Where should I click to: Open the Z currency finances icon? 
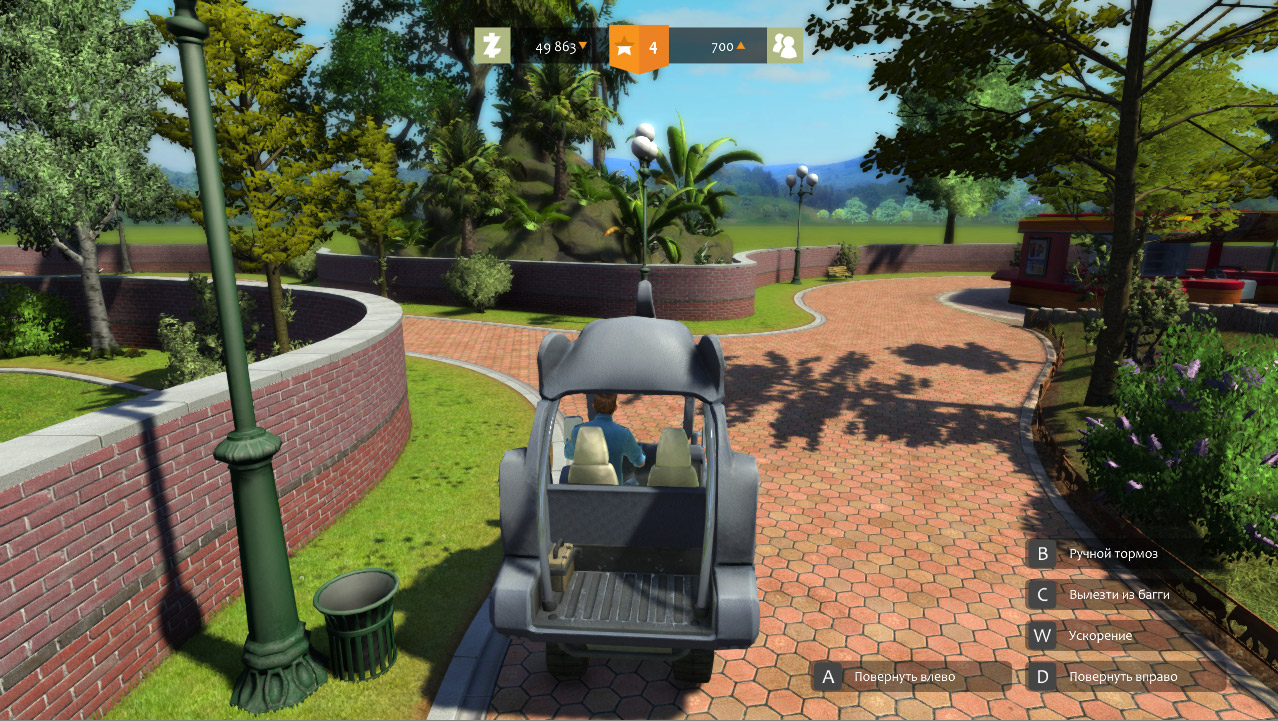tap(492, 46)
